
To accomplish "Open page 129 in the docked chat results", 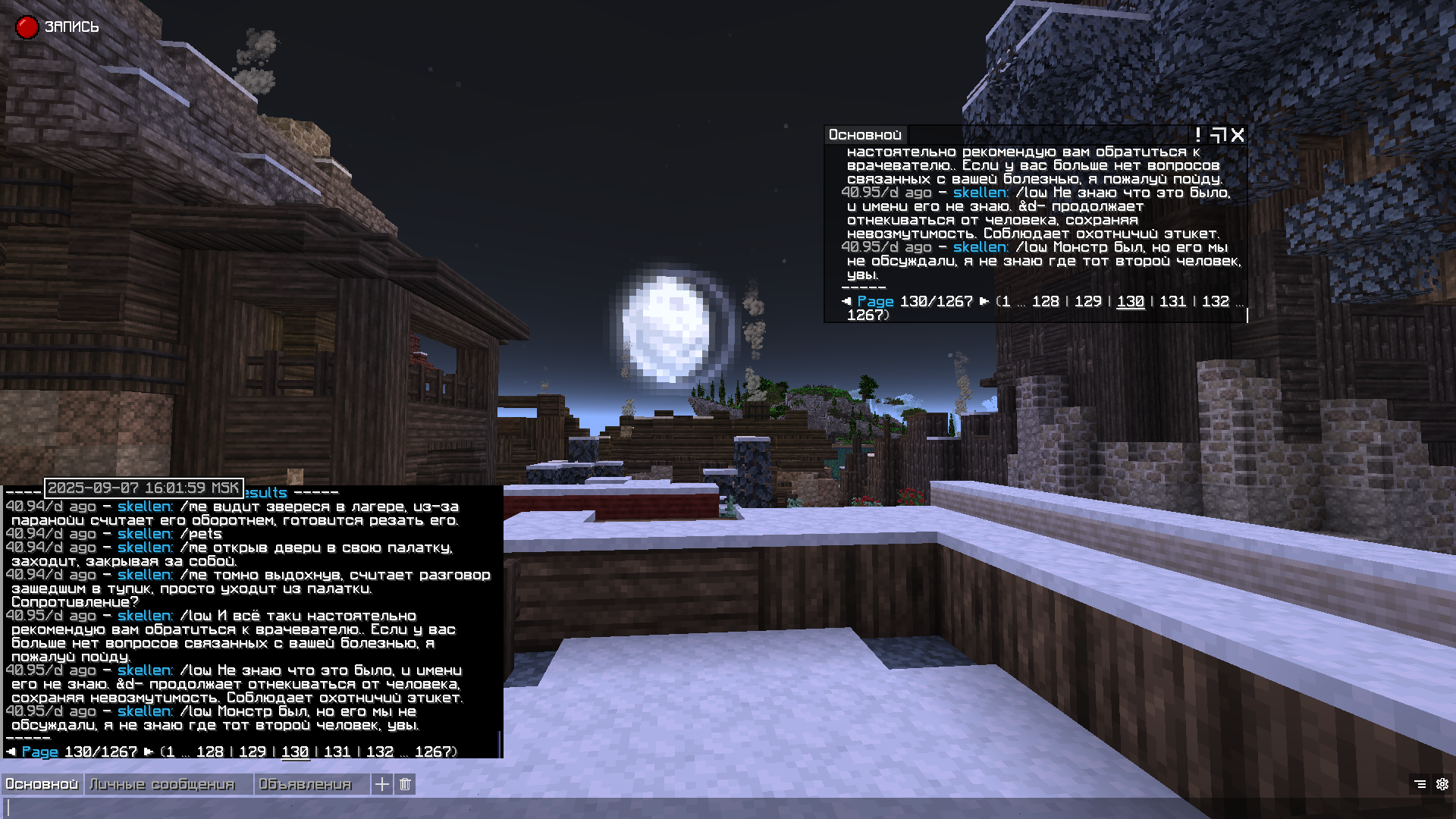I will [253, 752].
